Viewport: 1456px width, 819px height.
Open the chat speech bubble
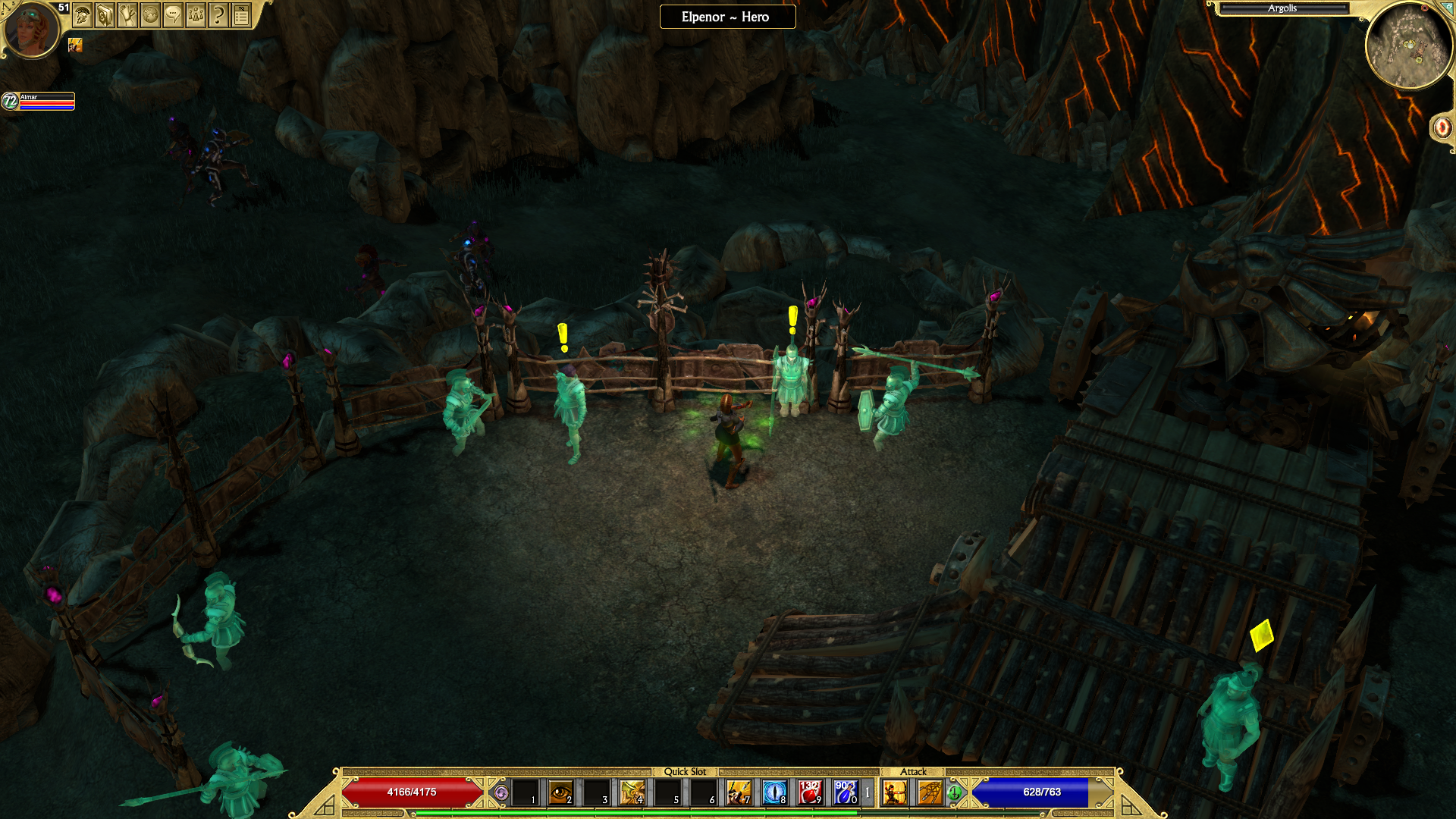(173, 14)
